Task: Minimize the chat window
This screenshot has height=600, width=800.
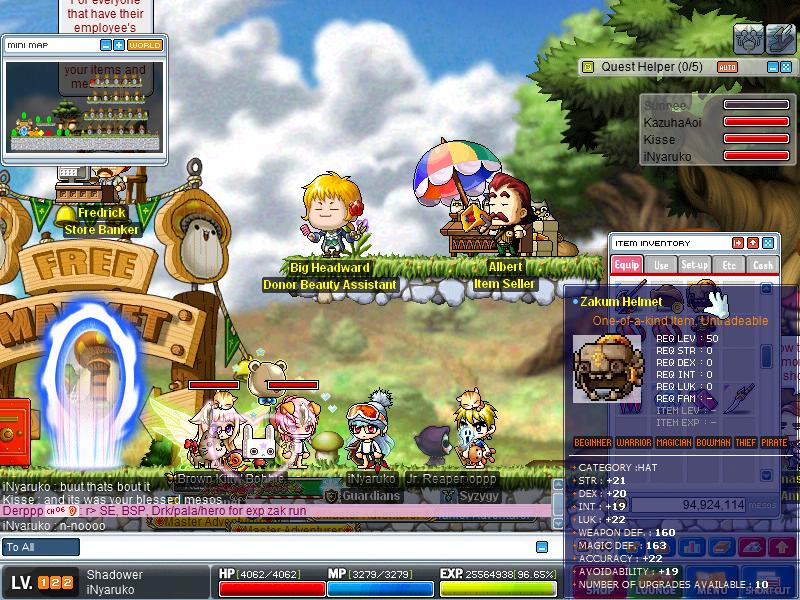Action: tap(542, 547)
